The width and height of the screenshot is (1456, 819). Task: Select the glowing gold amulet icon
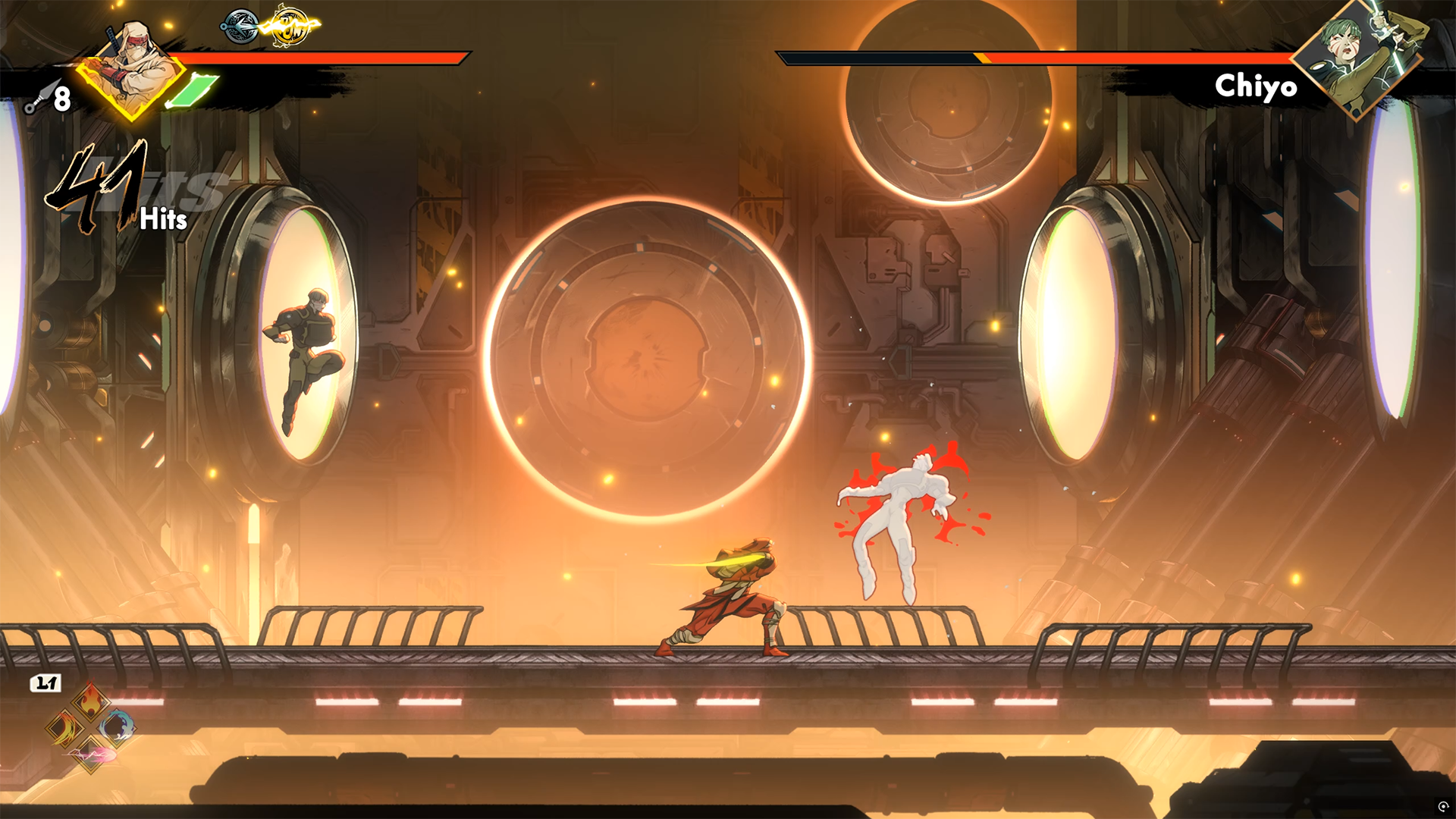(x=289, y=27)
